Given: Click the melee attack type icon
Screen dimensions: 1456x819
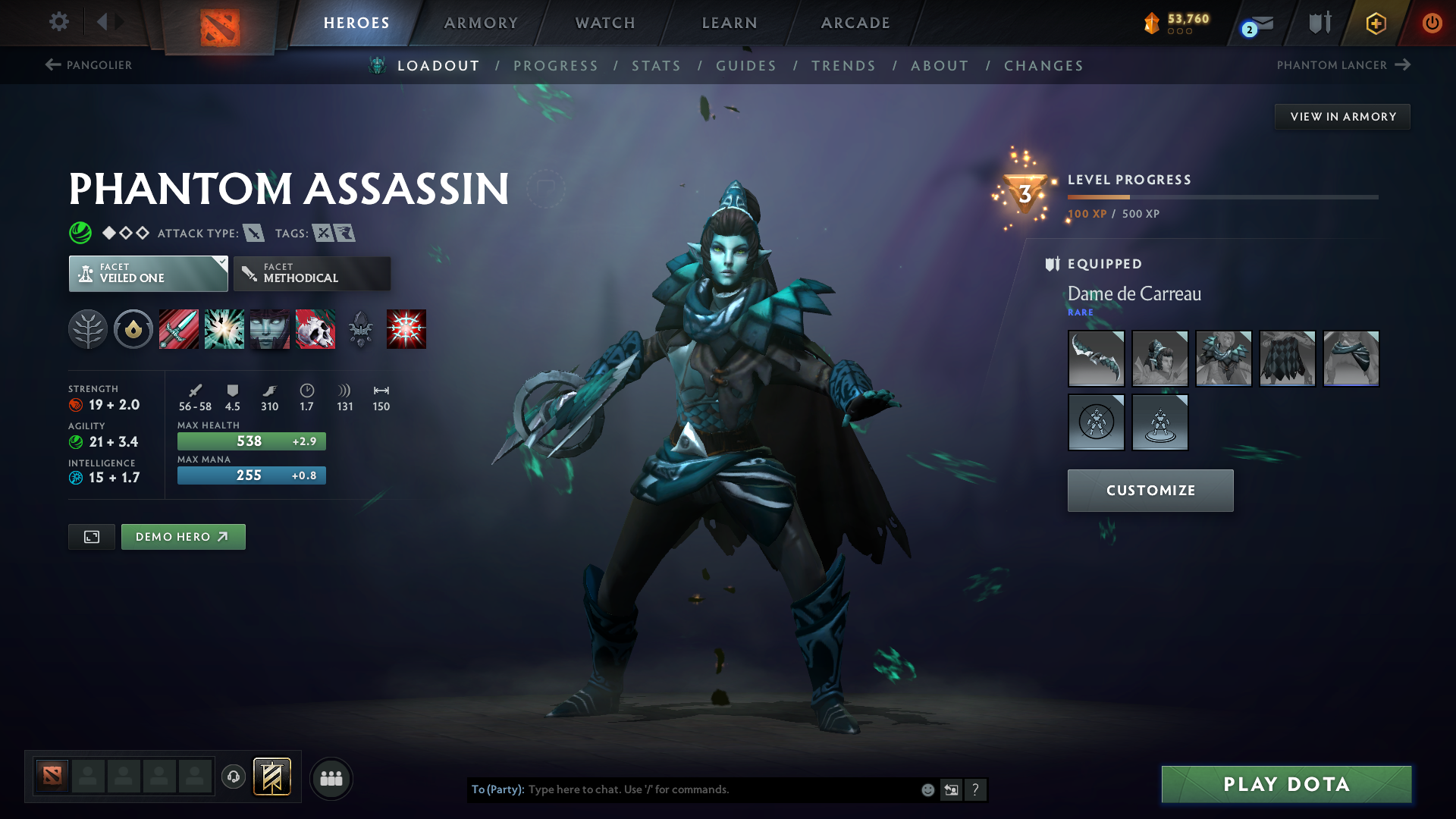Looking at the screenshot, I should [253, 233].
